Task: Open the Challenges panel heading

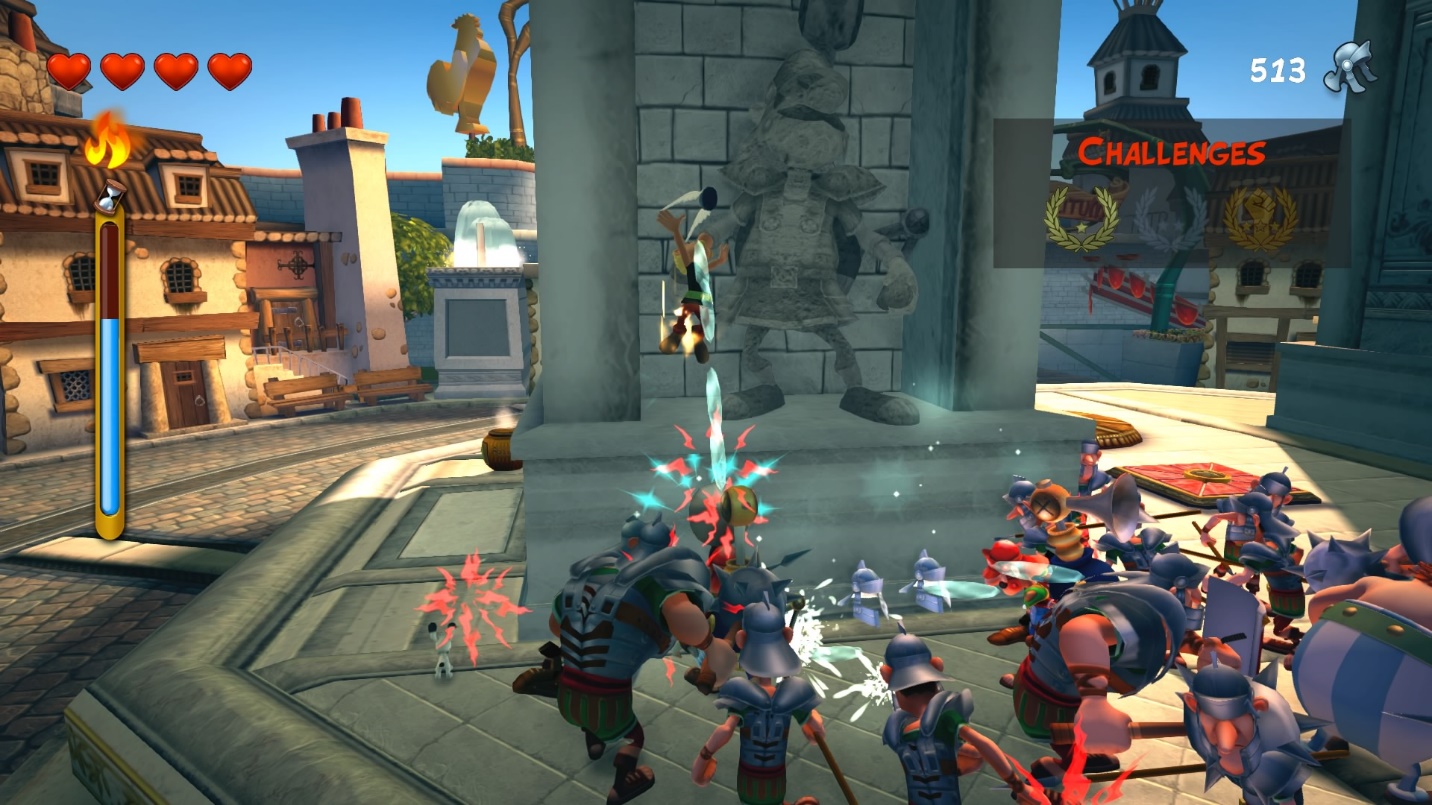Action: tap(1171, 153)
